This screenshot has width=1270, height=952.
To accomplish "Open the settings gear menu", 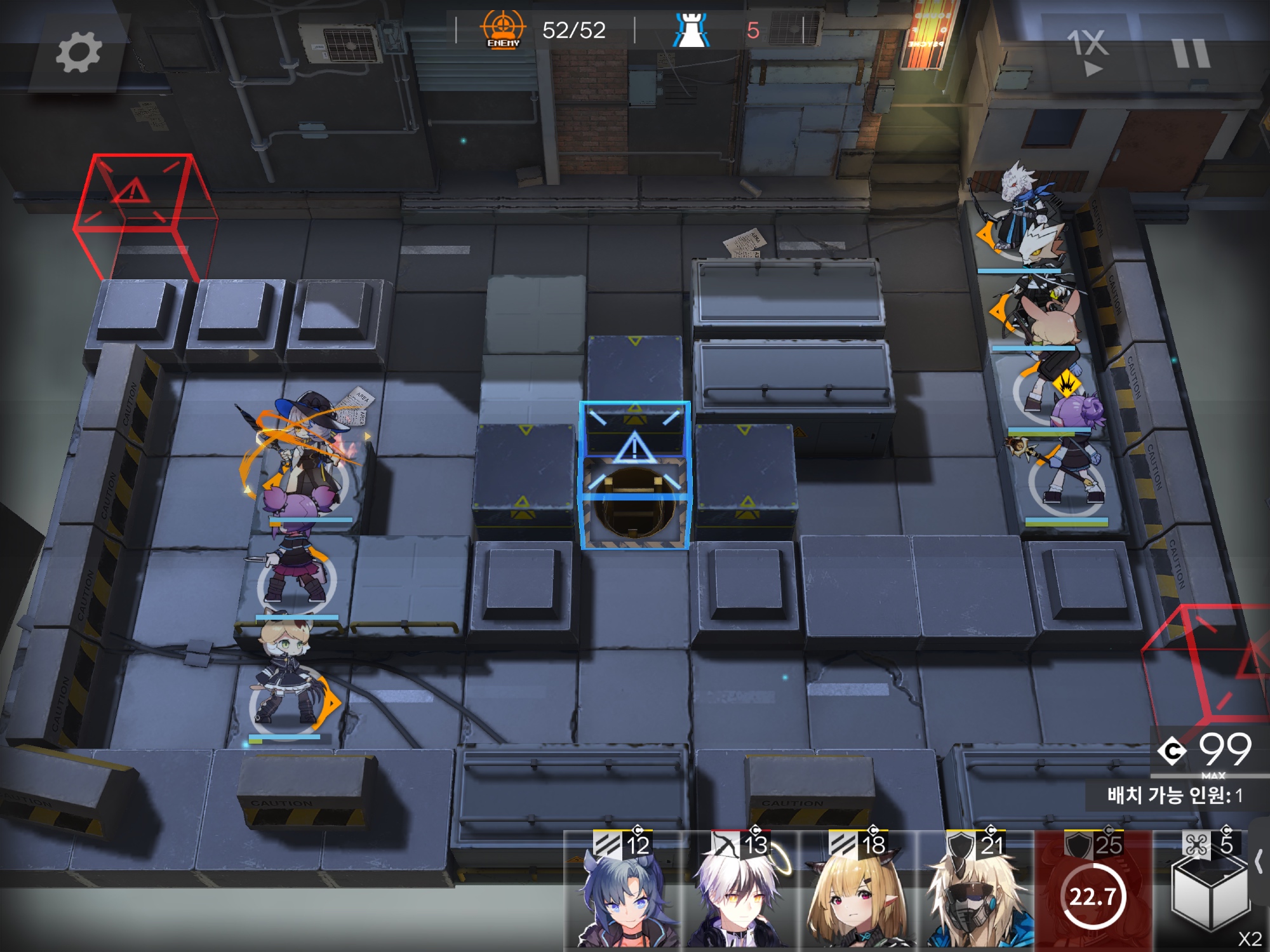I will (78, 53).
